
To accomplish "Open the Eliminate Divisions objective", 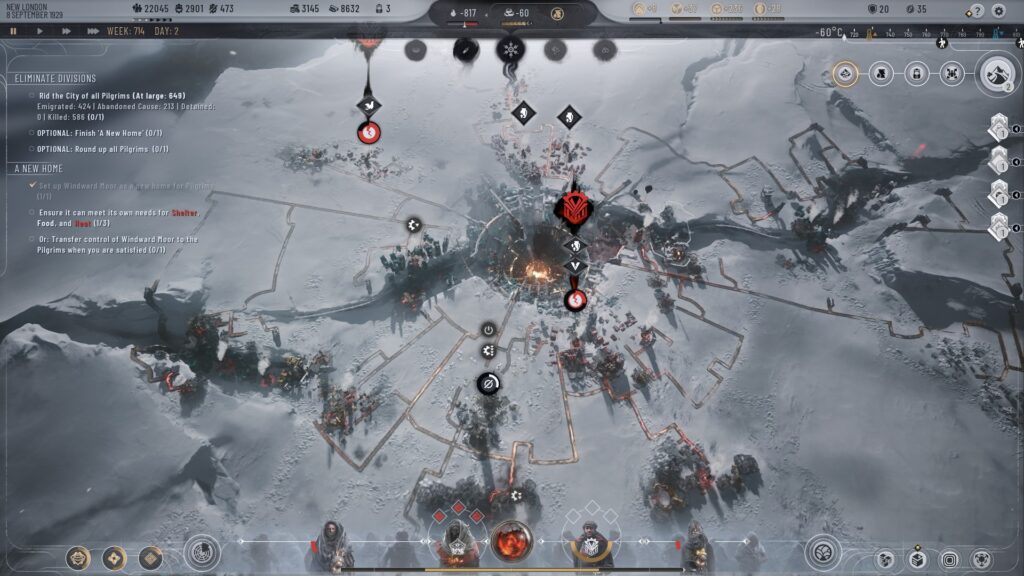I will click(x=56, y=78).
